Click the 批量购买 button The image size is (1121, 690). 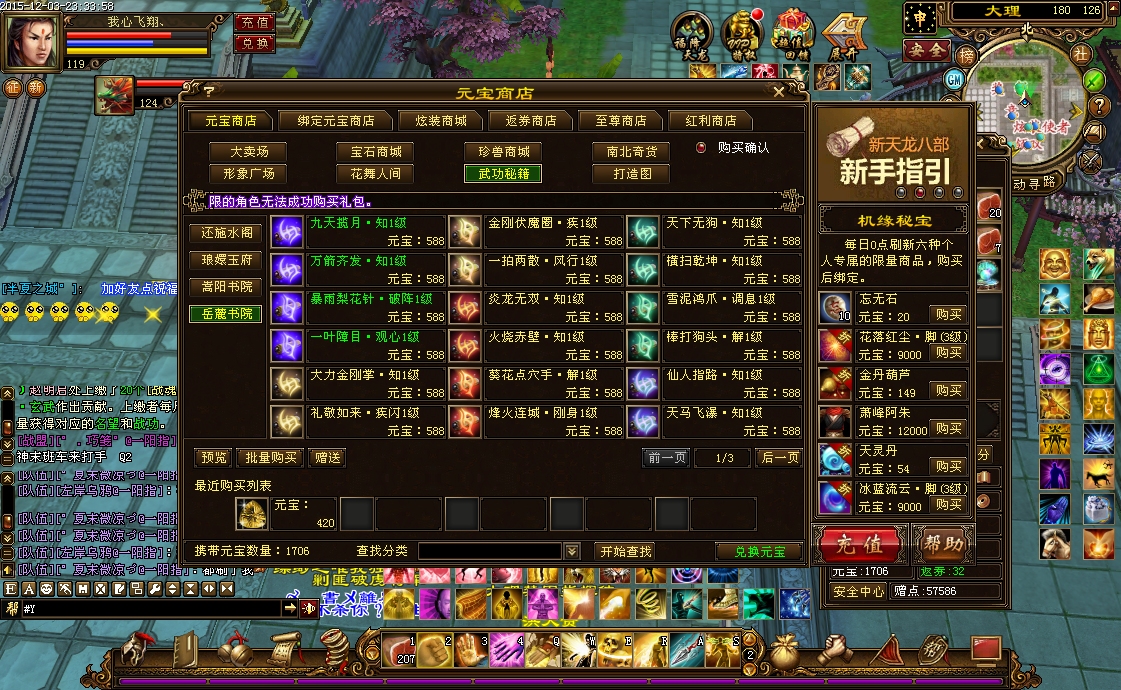click(x=269, y=458)
